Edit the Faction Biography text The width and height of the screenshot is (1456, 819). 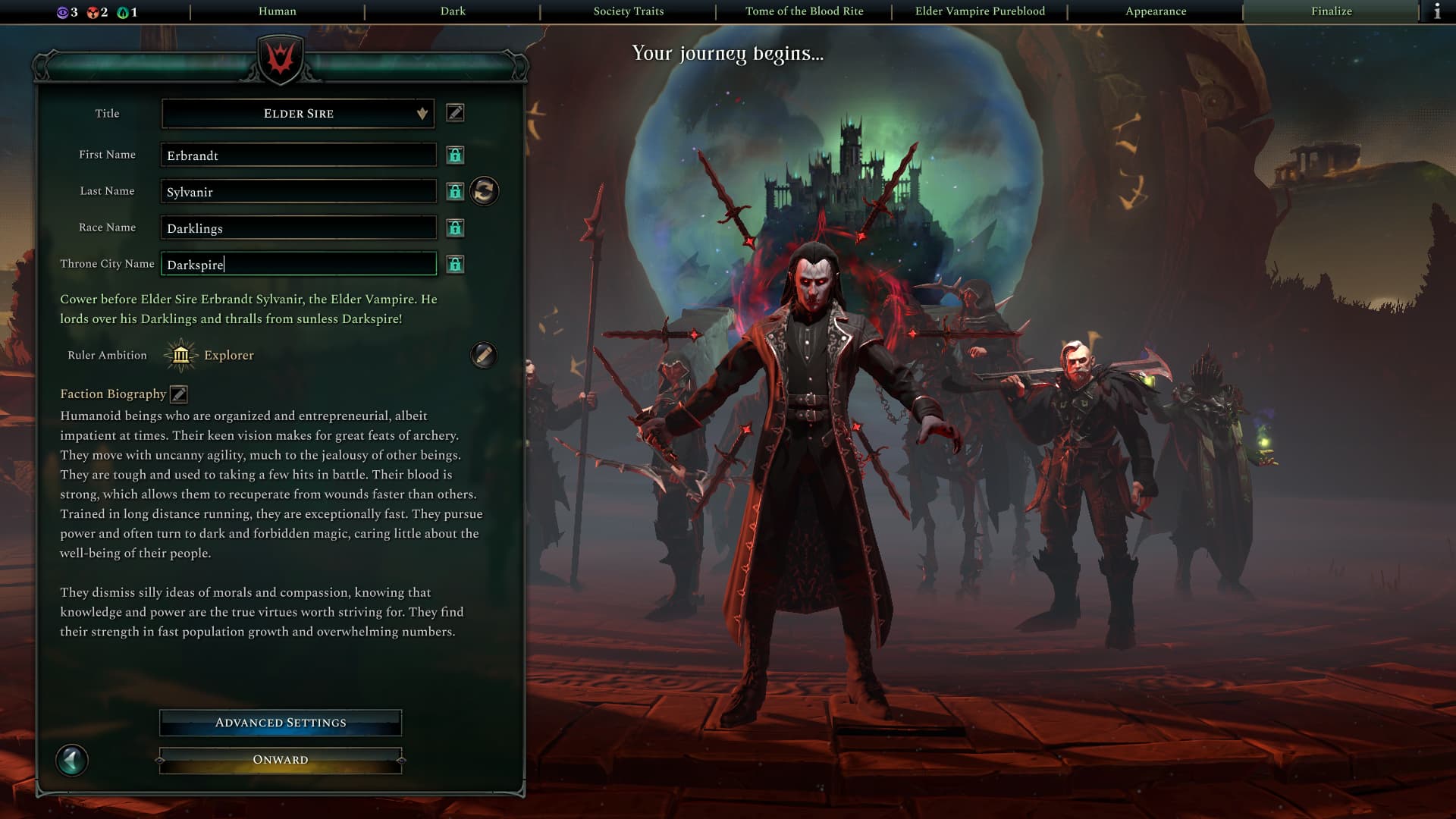pos(179,394)
